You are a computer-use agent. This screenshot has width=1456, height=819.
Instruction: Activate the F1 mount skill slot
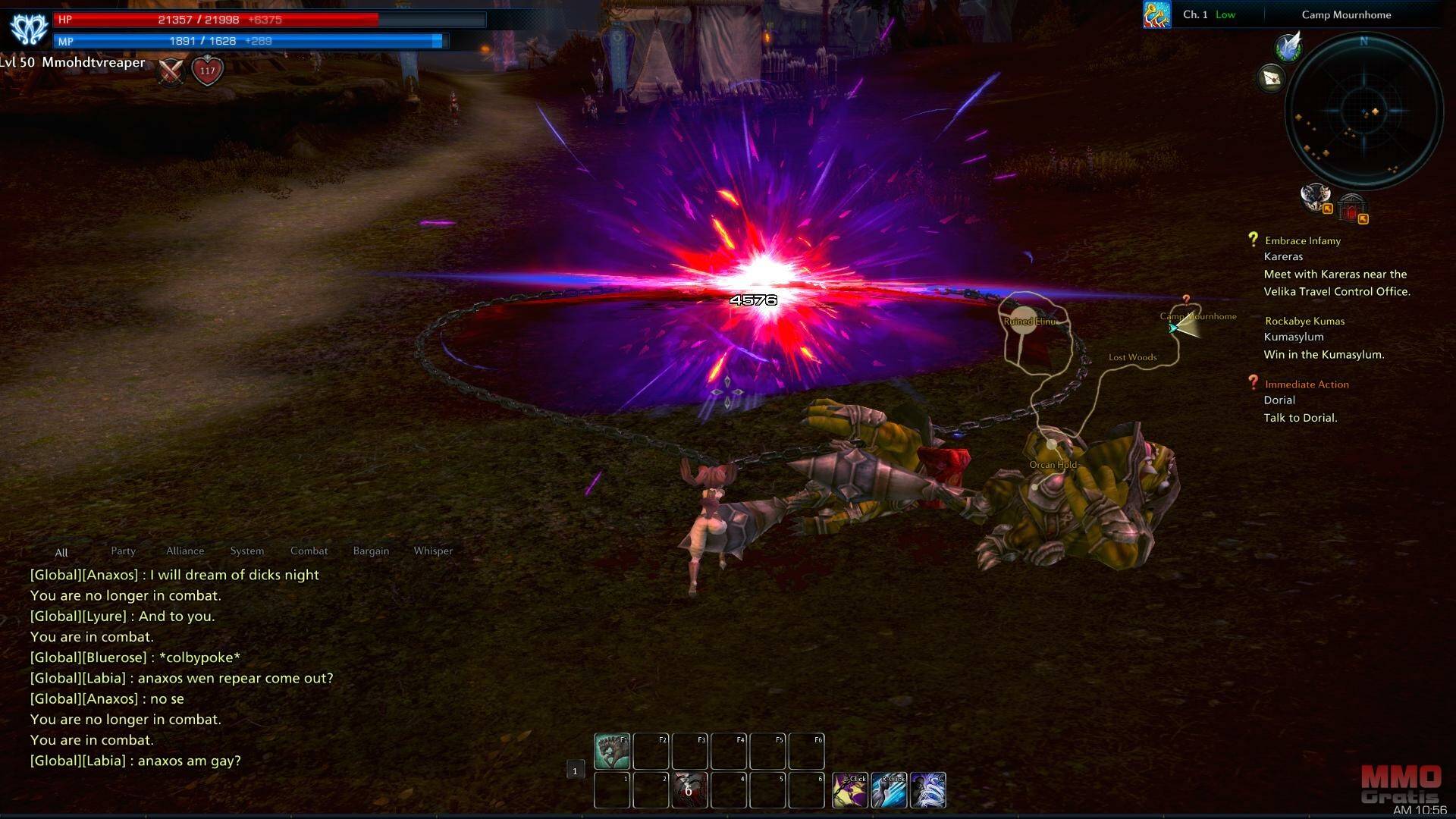[612, 751]
